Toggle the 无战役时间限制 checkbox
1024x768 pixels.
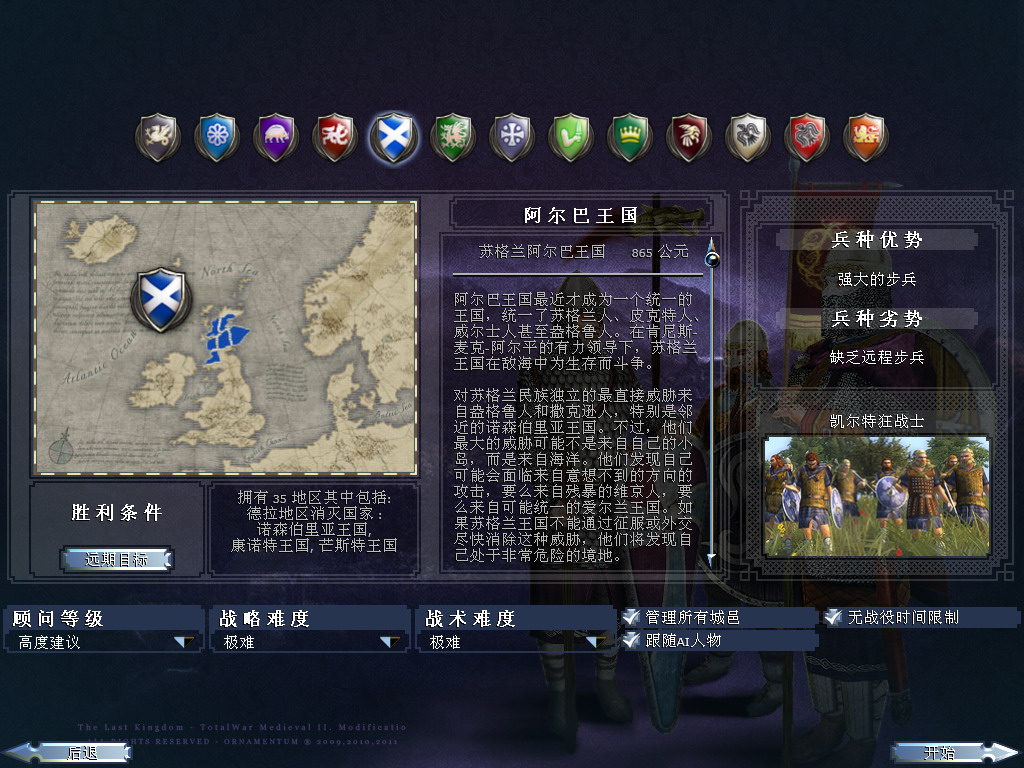833,617
